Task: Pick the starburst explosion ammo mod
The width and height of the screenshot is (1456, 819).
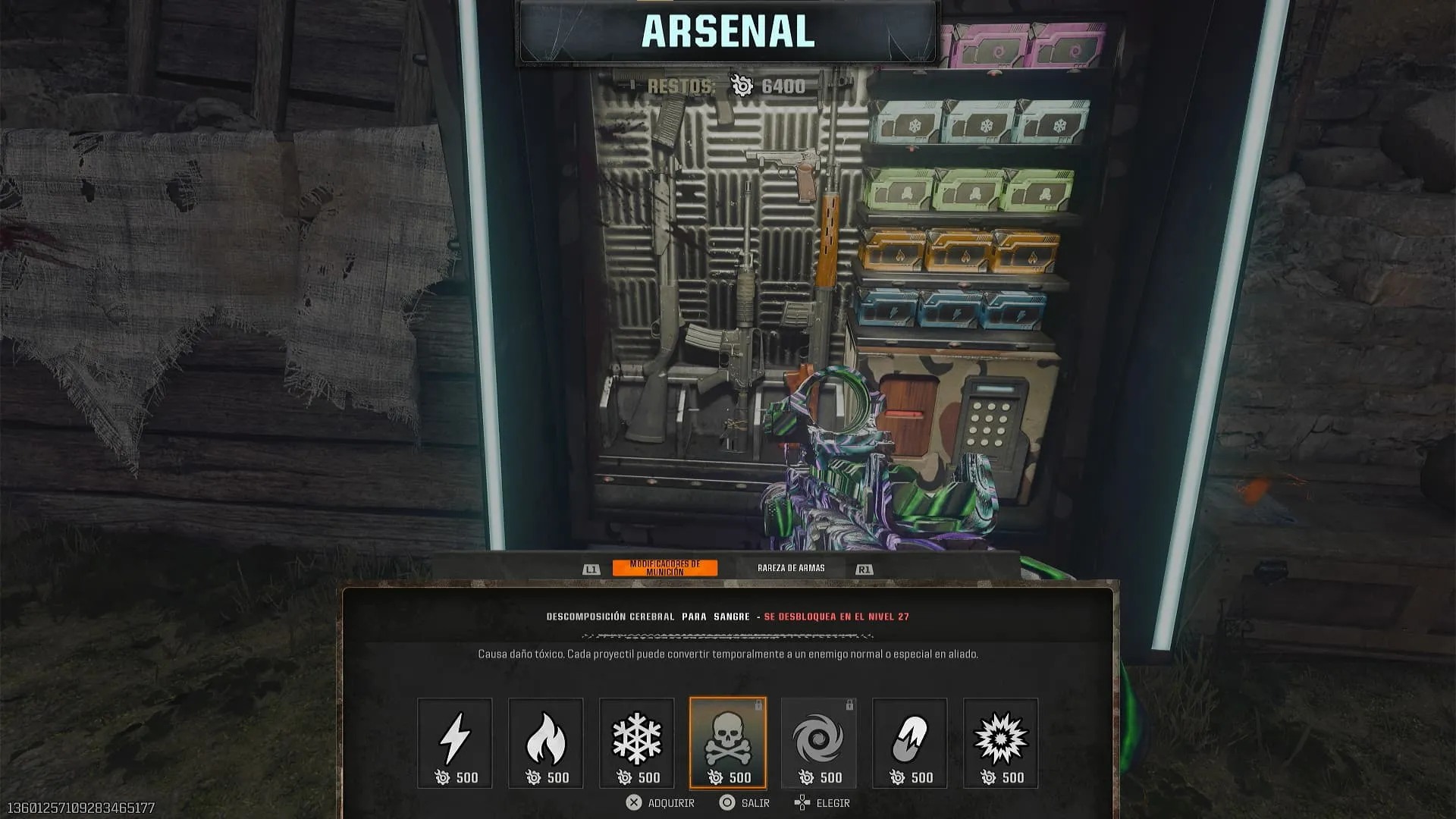Action: (x=1000, y=742)
